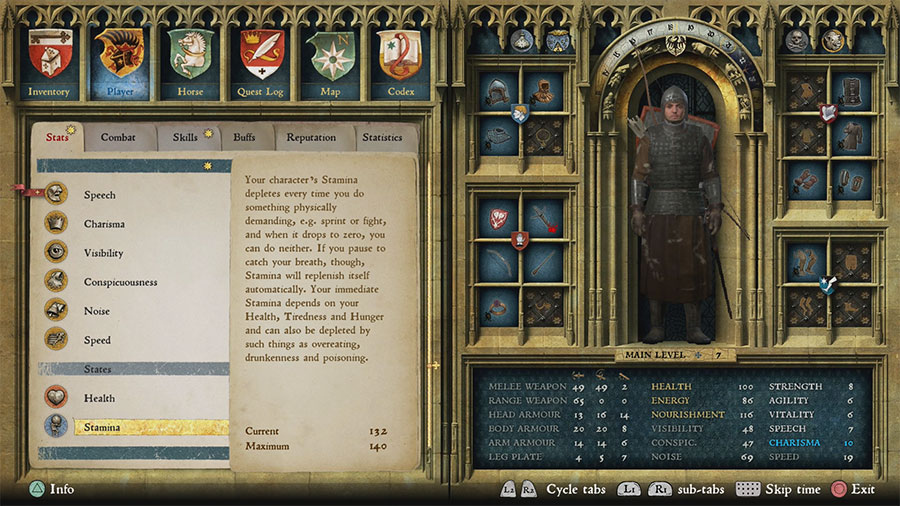
Task: Select the Visibility stat row
Action: pyautogui.click(x=104, y=253)
